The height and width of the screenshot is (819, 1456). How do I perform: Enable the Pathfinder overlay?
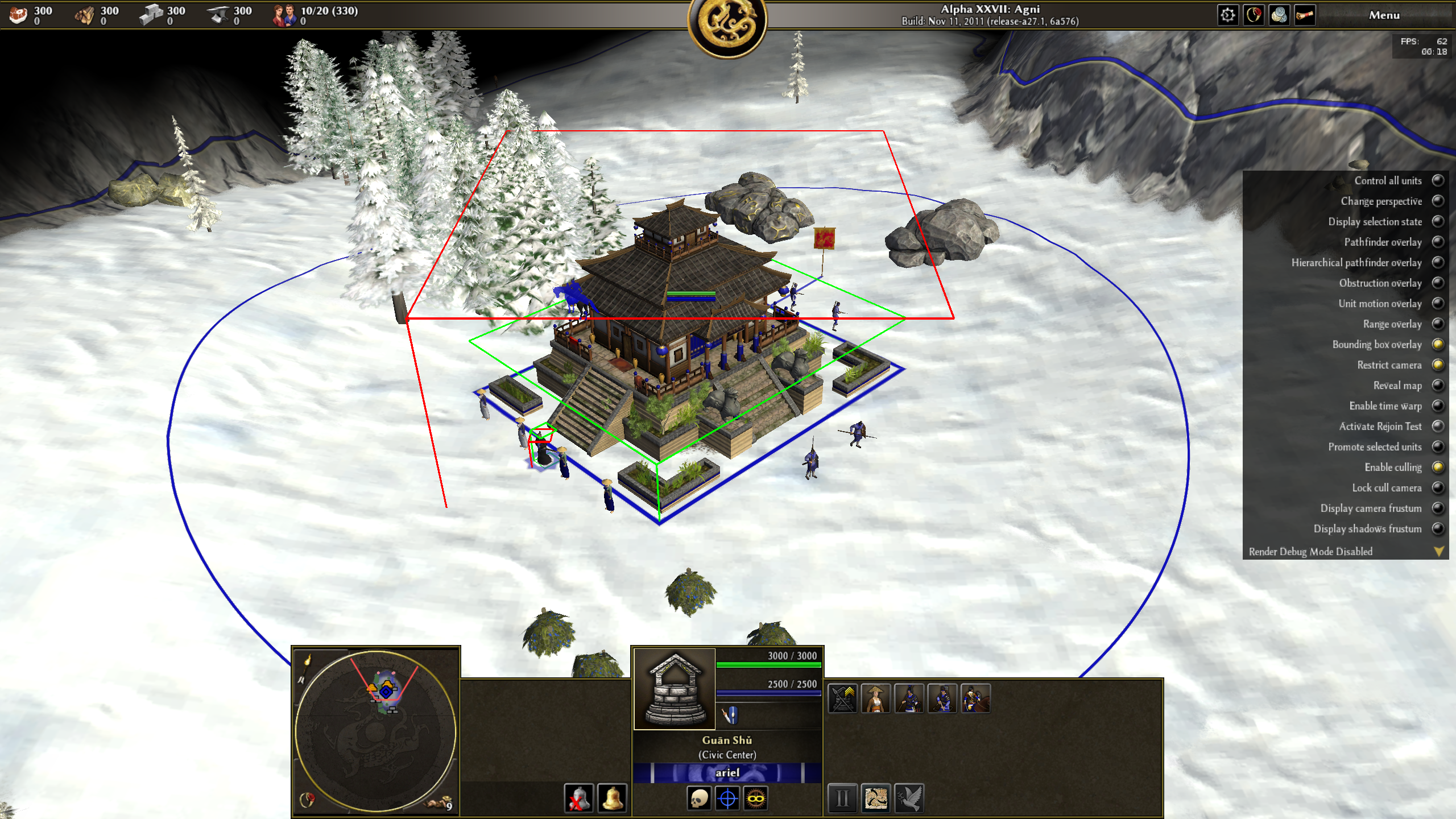[x=1438, y=242]
